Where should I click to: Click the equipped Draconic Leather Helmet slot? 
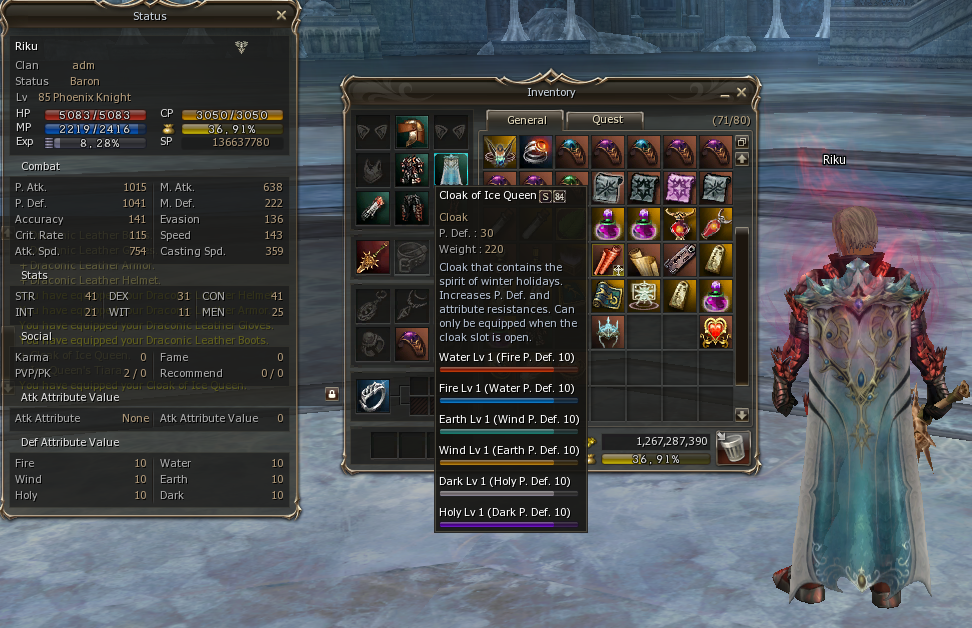point(411,131)
